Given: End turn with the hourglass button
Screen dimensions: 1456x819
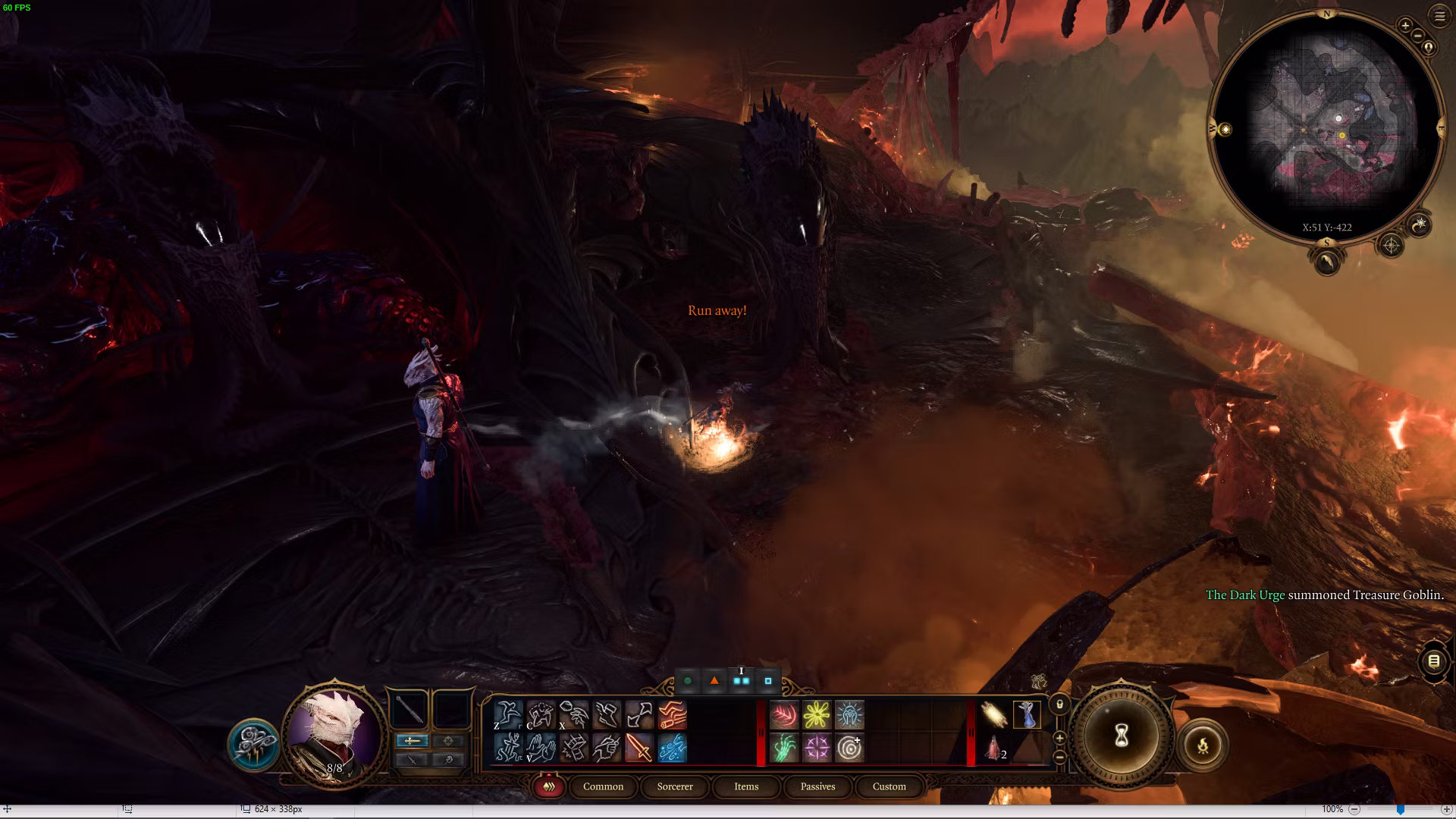Looking at the screenshot, I should (x=1121, y=735).
